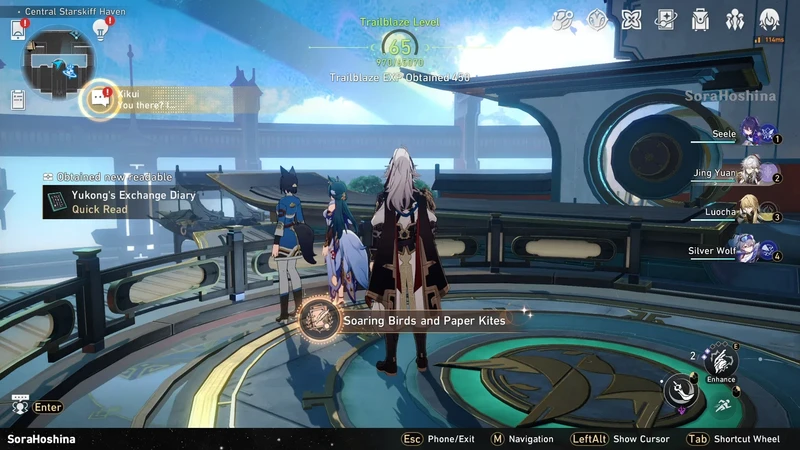
Task: Switch to Luocha in the party list
Action: click(752, 211)
